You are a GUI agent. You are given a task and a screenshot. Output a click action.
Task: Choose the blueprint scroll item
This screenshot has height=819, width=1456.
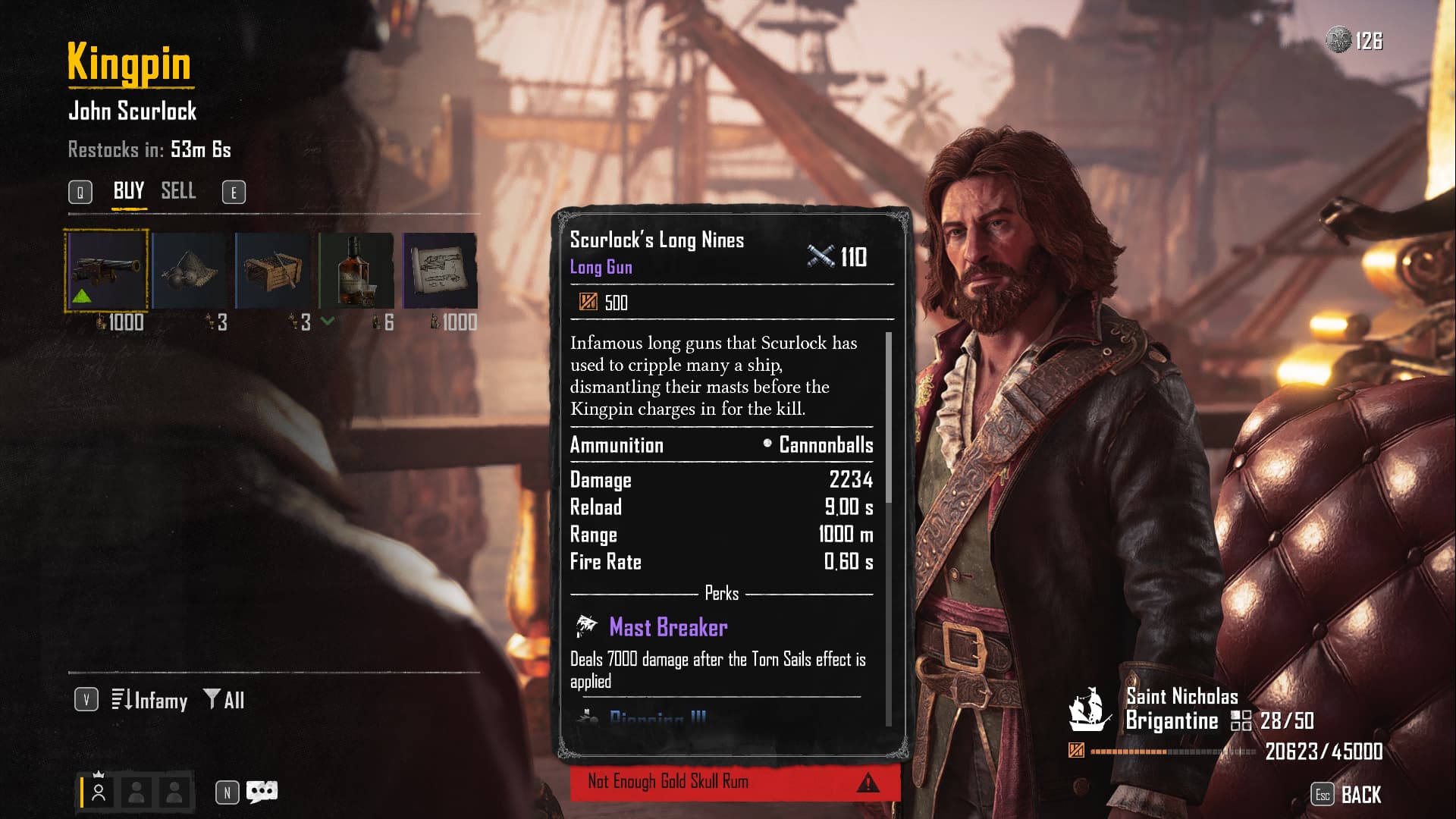pyautogui.click(x=440, y=270)
